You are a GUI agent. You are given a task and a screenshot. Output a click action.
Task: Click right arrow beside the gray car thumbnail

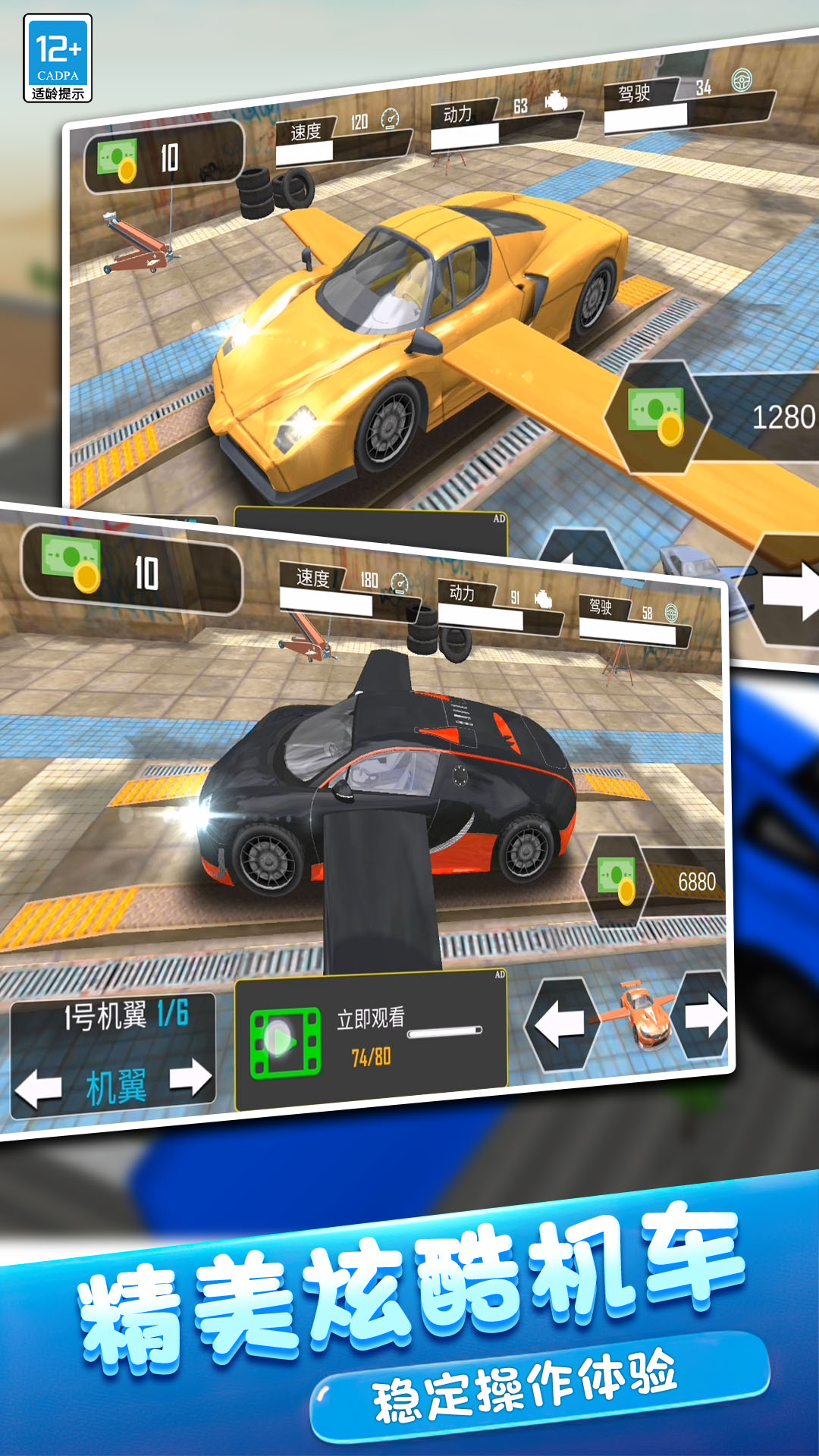789,591
